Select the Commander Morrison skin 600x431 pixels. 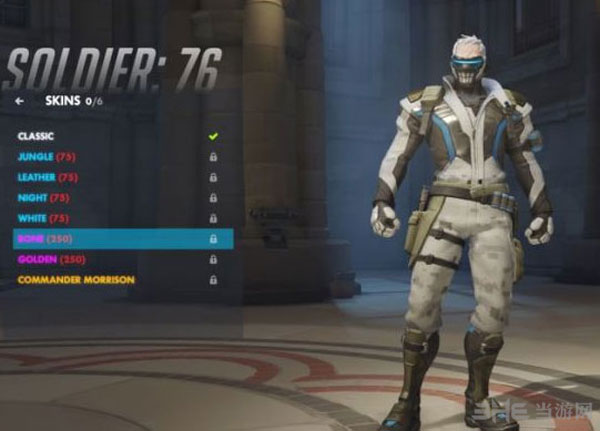75,280
